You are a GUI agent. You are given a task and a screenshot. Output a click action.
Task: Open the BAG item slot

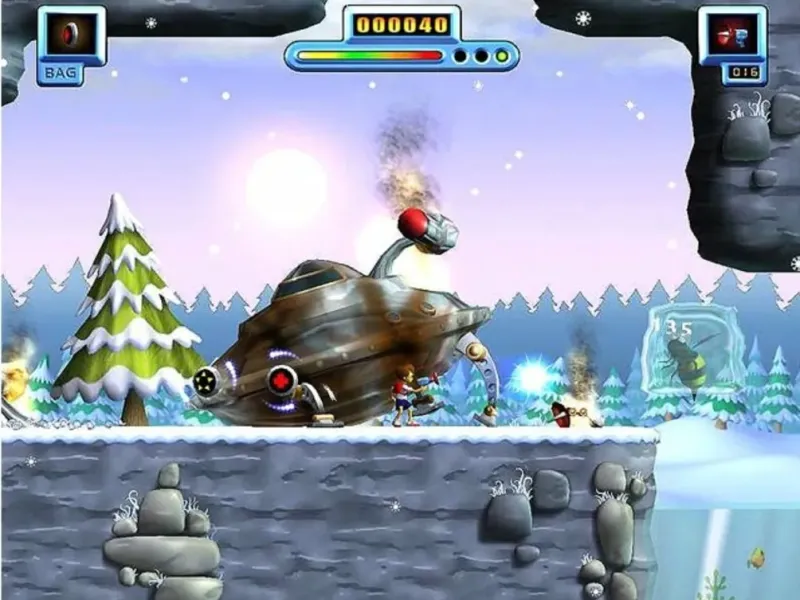tap(71, 35)
